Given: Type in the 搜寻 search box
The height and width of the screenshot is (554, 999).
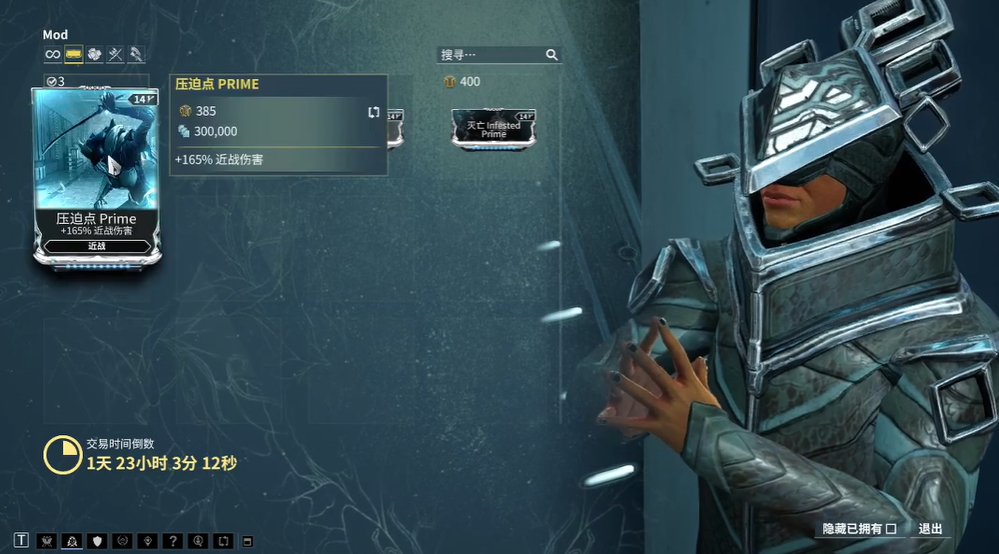Looking at the screenshot, I should (x=491, y=55).
